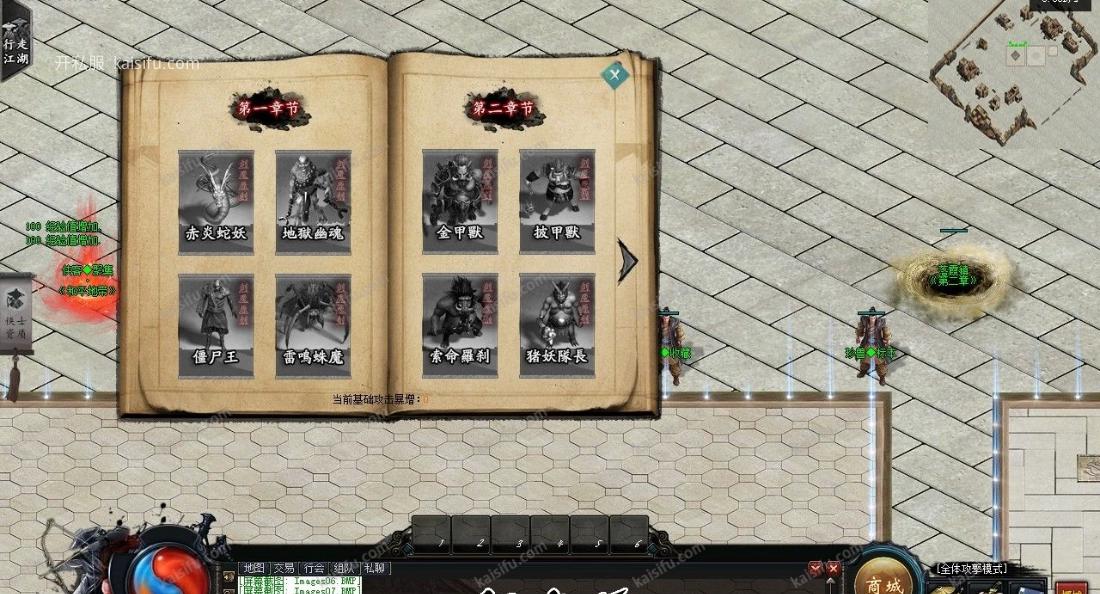Pick the 披甲兽 monster card
1100x594 pixels.
(x=557, y=202)
